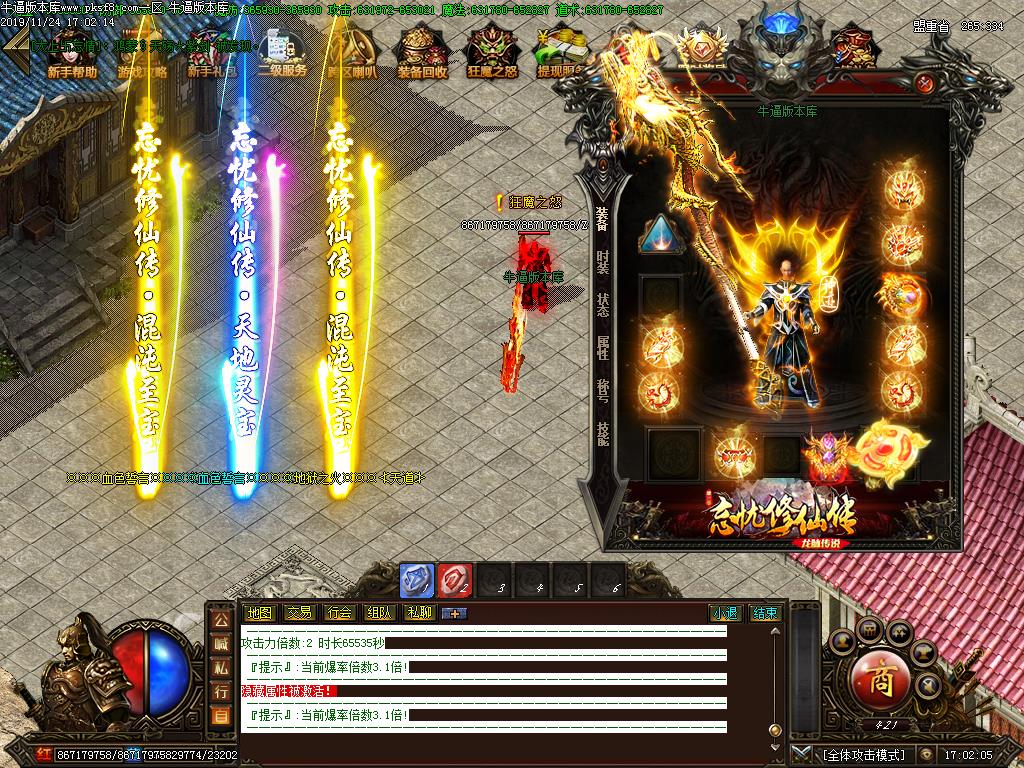Click the 装备回收 equipment recycle icon
Image resolution: width=1024 pixels, height=768 pixels.
[x=422, y=53]
